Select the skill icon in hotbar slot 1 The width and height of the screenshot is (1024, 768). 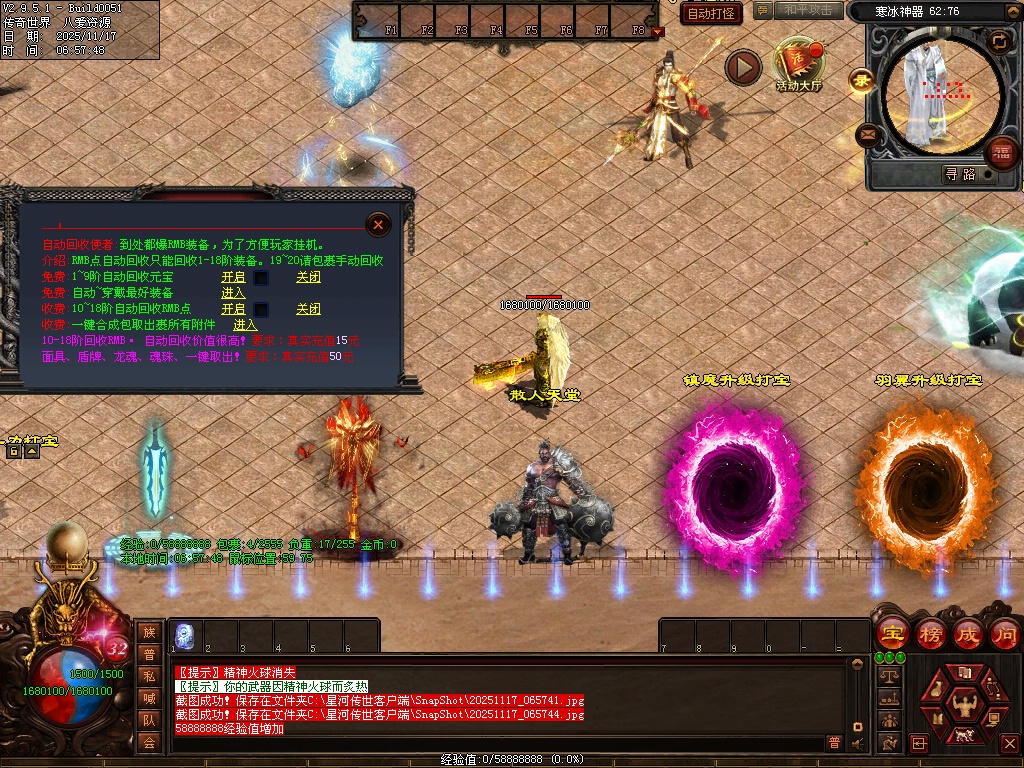click(x=184, y=635)
